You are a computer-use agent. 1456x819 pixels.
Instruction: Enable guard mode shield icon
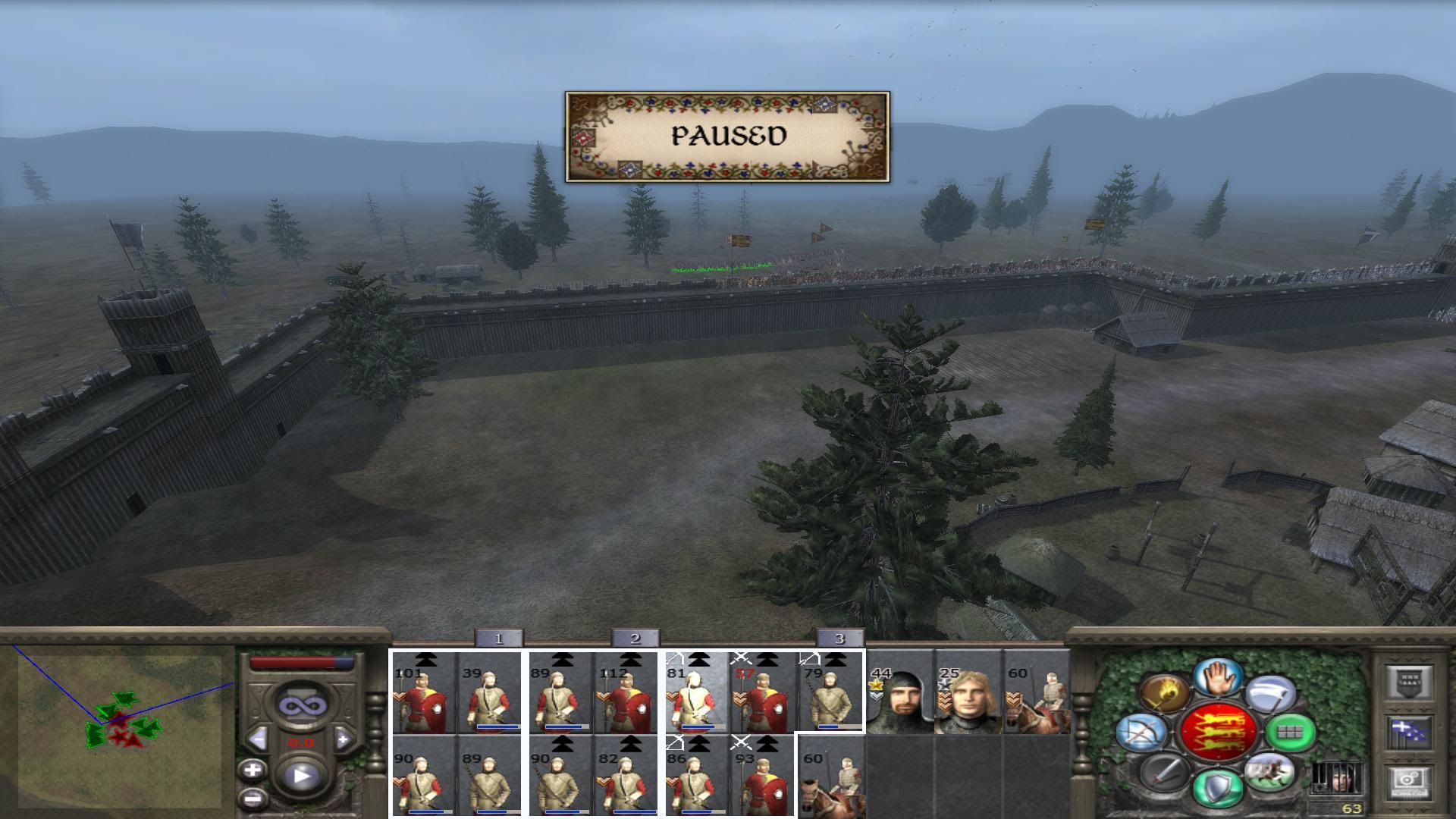(1216, 786)
